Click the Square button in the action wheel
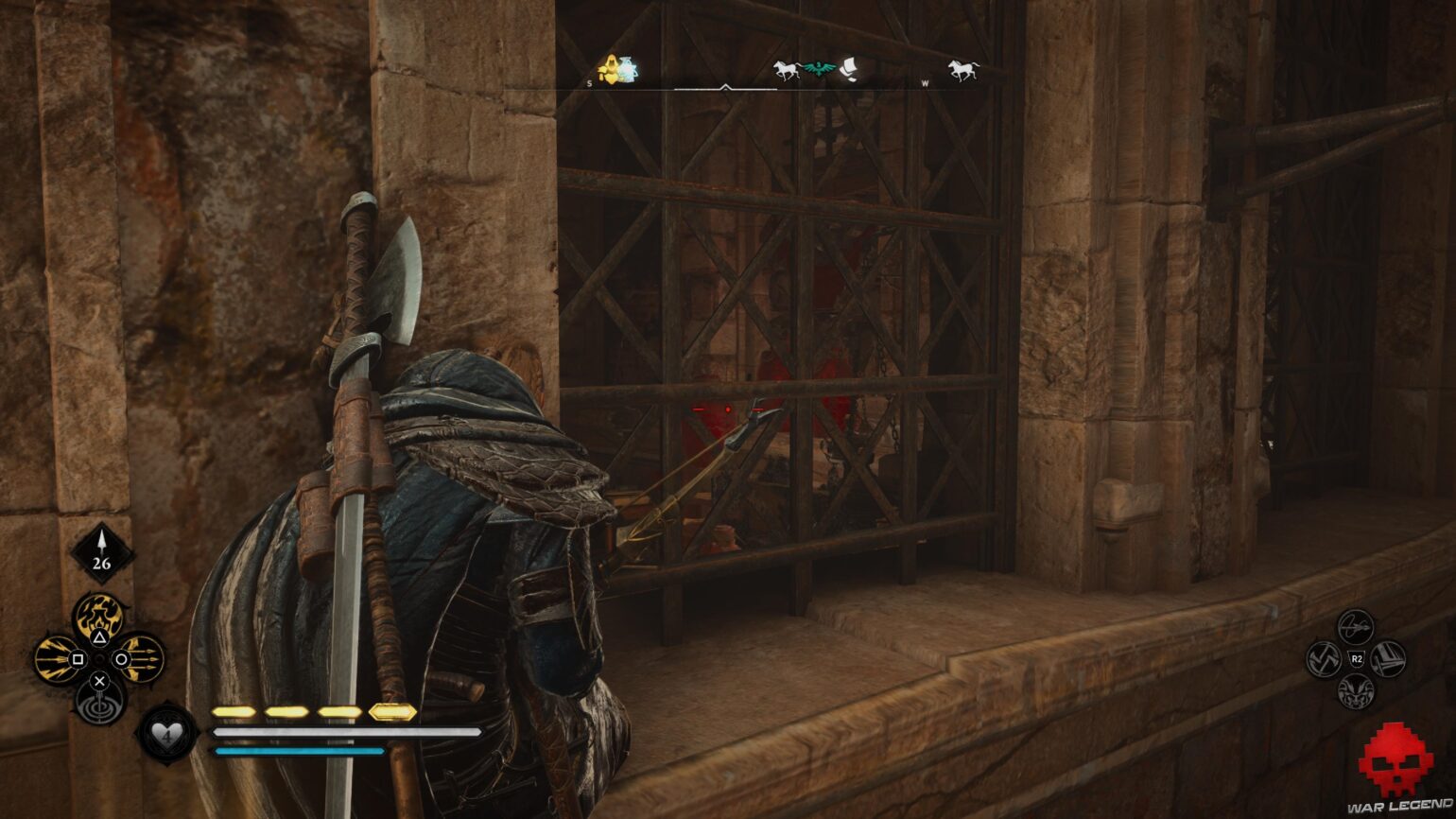The image size is (1456, 819). 78,659
